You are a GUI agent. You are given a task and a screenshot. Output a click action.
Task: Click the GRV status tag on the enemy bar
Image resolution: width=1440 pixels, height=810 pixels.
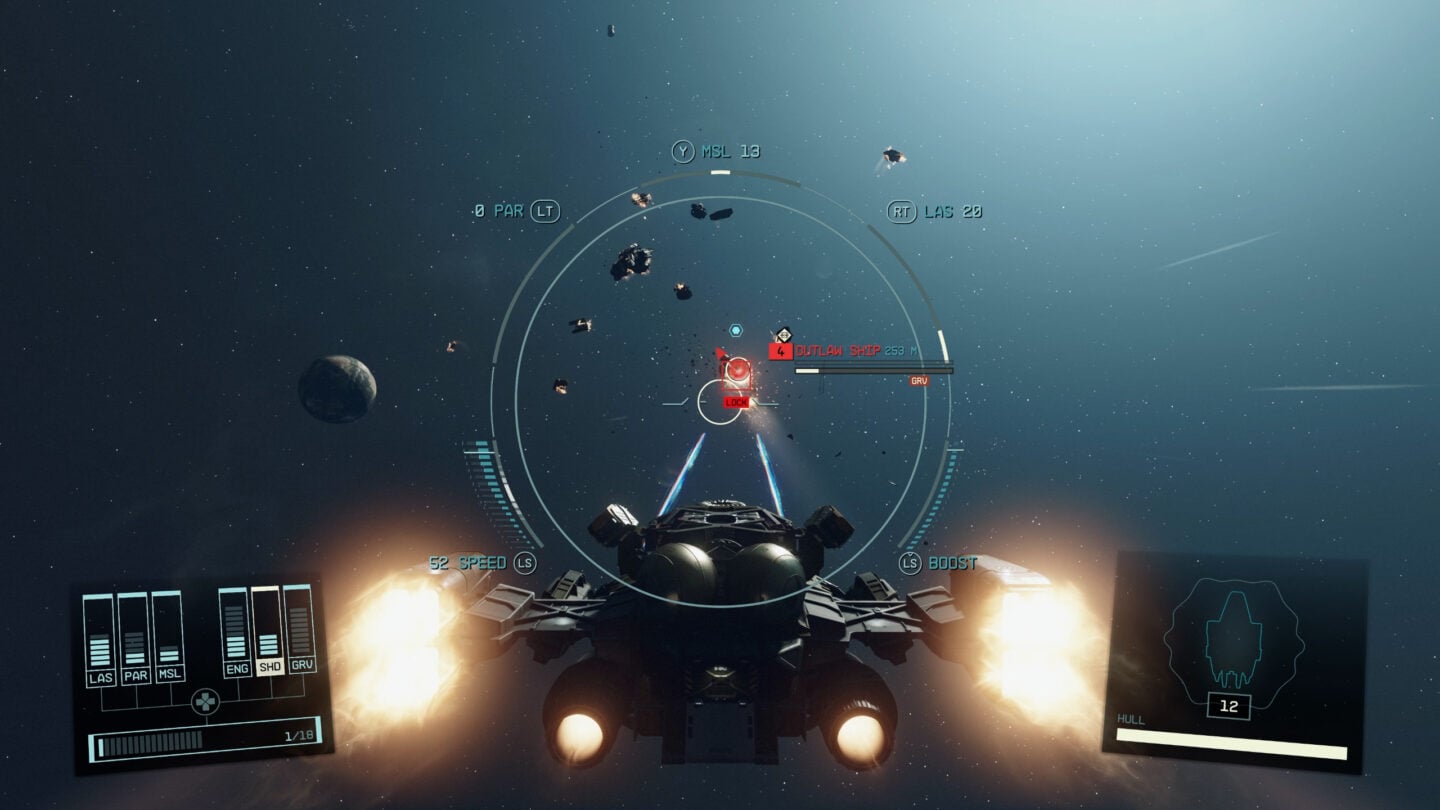[922, 380]
